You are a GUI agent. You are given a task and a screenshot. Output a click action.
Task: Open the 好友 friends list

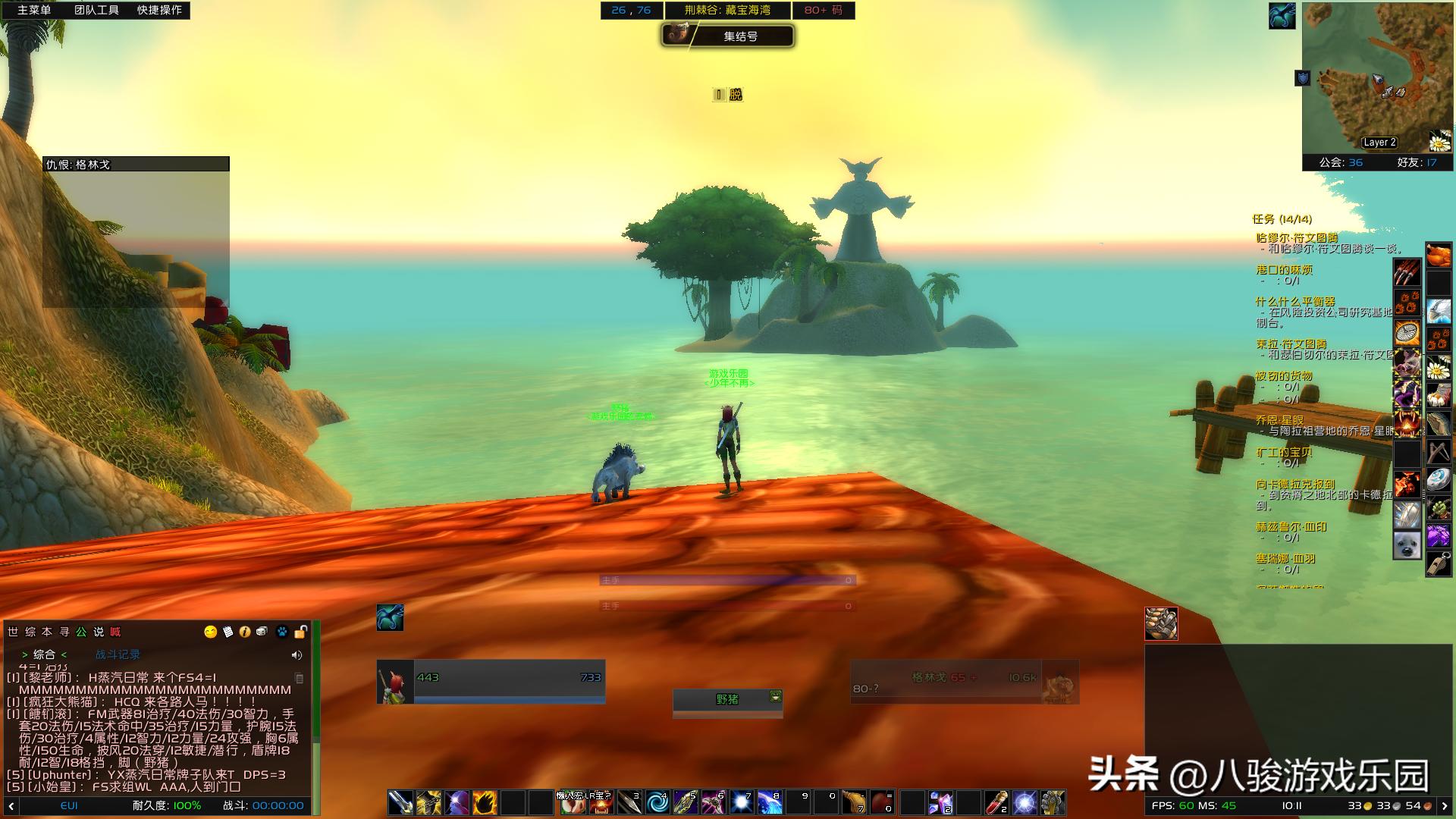tap(1417, 162)
